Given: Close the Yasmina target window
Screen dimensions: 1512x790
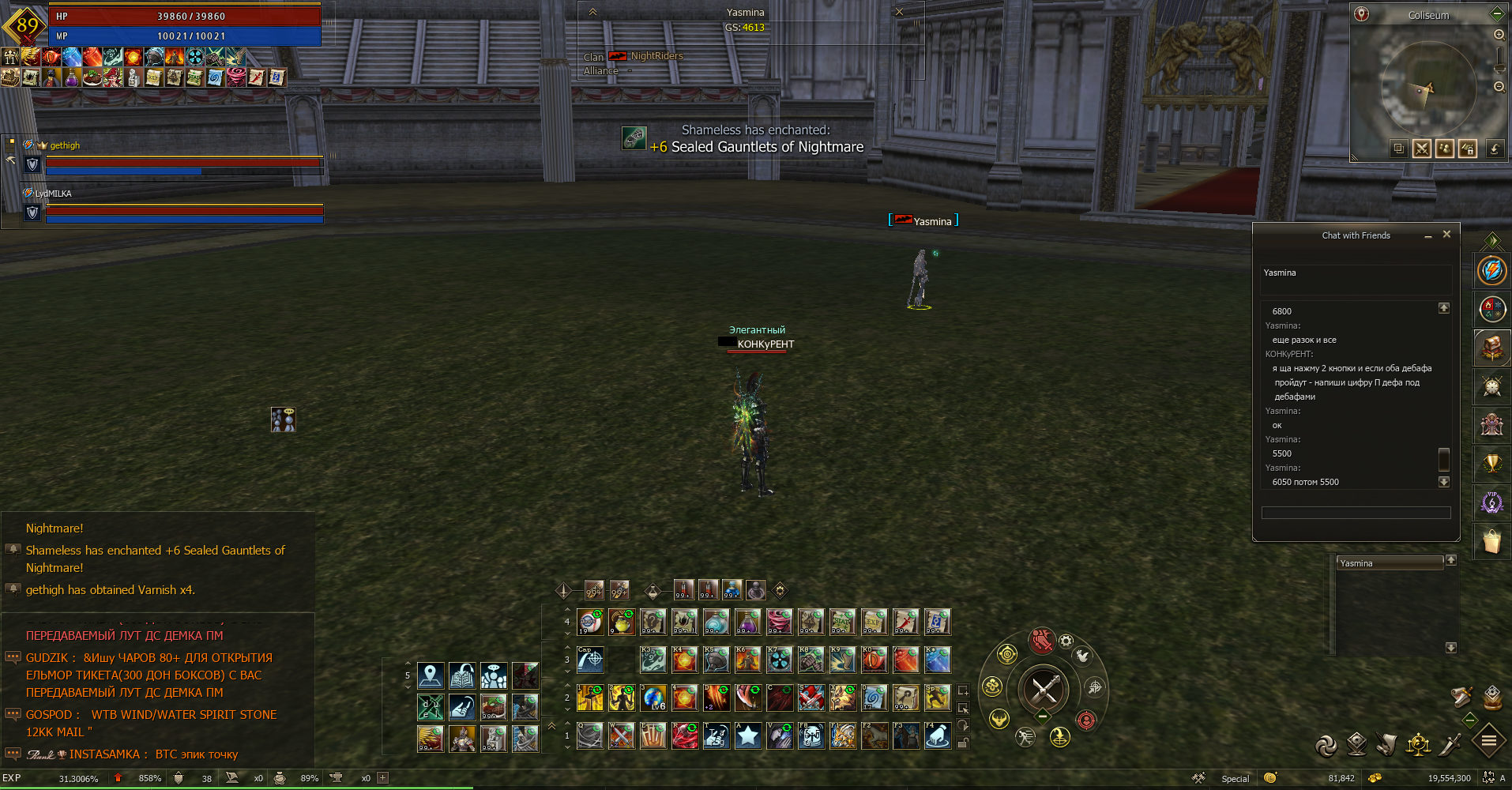Looking at the screenshot, I should click(x=899, y=12).
